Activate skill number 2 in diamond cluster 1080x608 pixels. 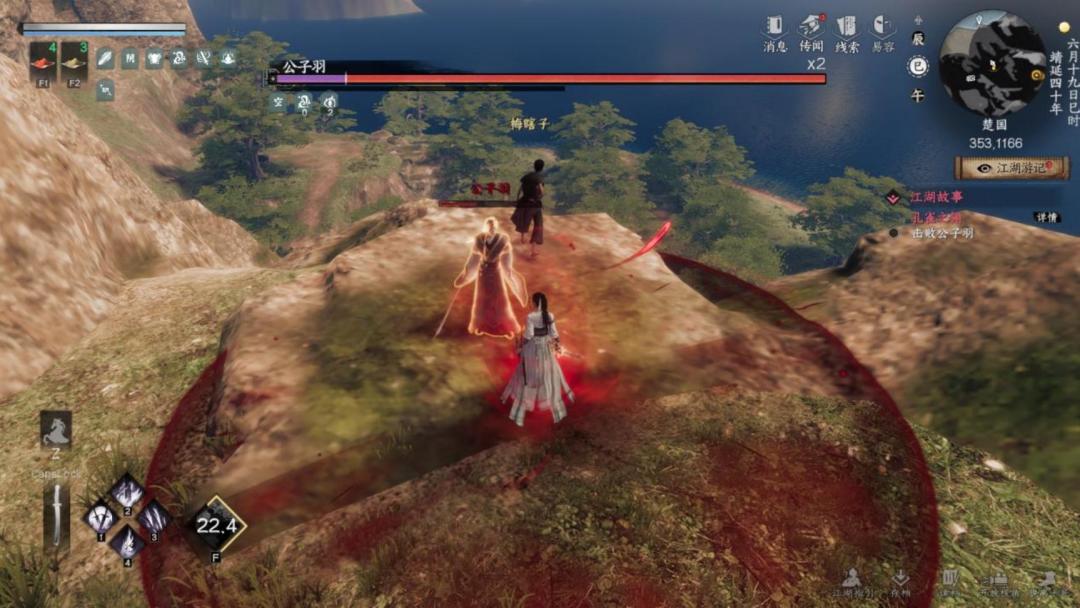pyautogui.click(x=127, y=494)
